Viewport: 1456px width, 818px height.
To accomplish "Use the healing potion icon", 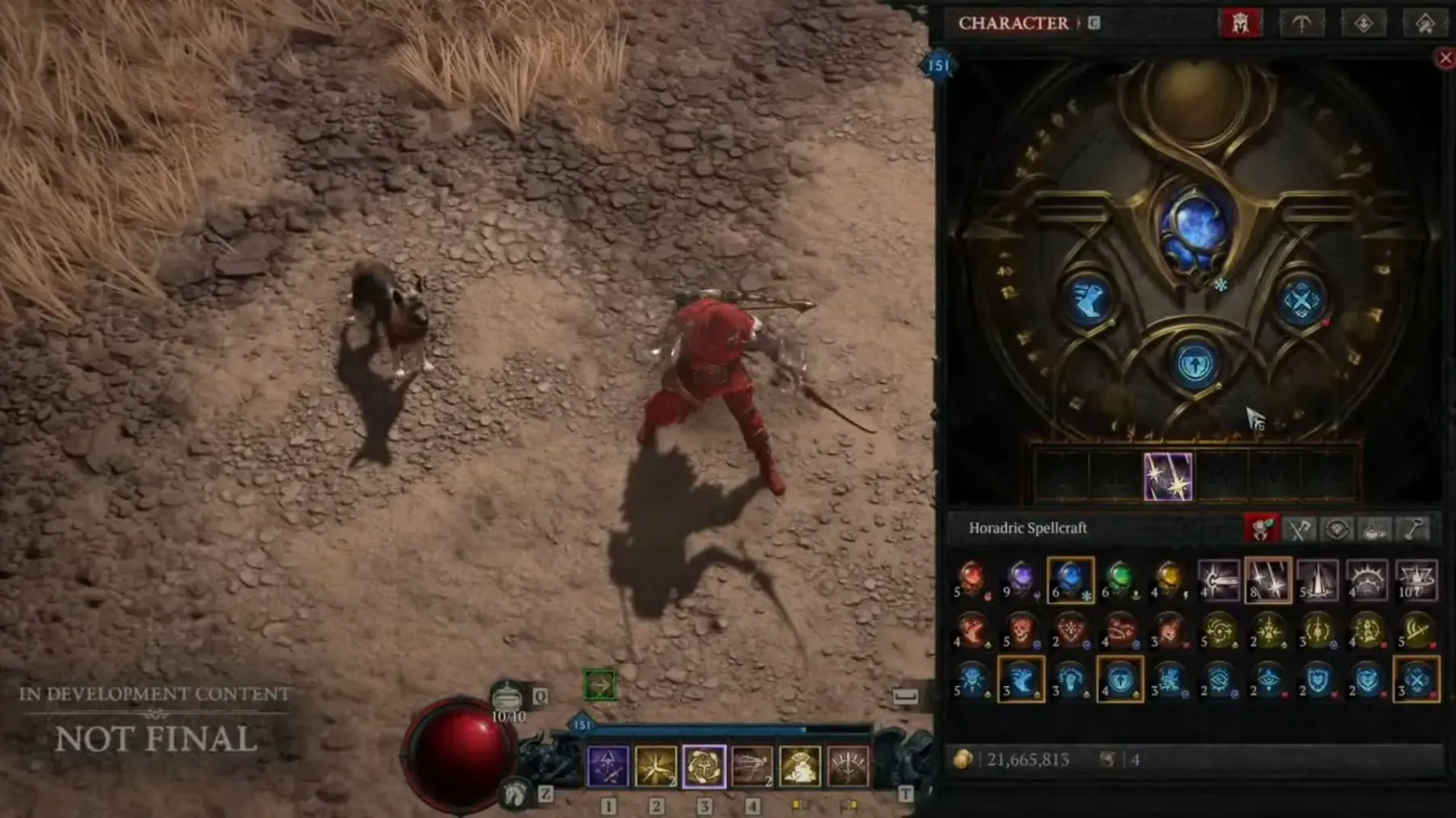I will pos(508,697).
